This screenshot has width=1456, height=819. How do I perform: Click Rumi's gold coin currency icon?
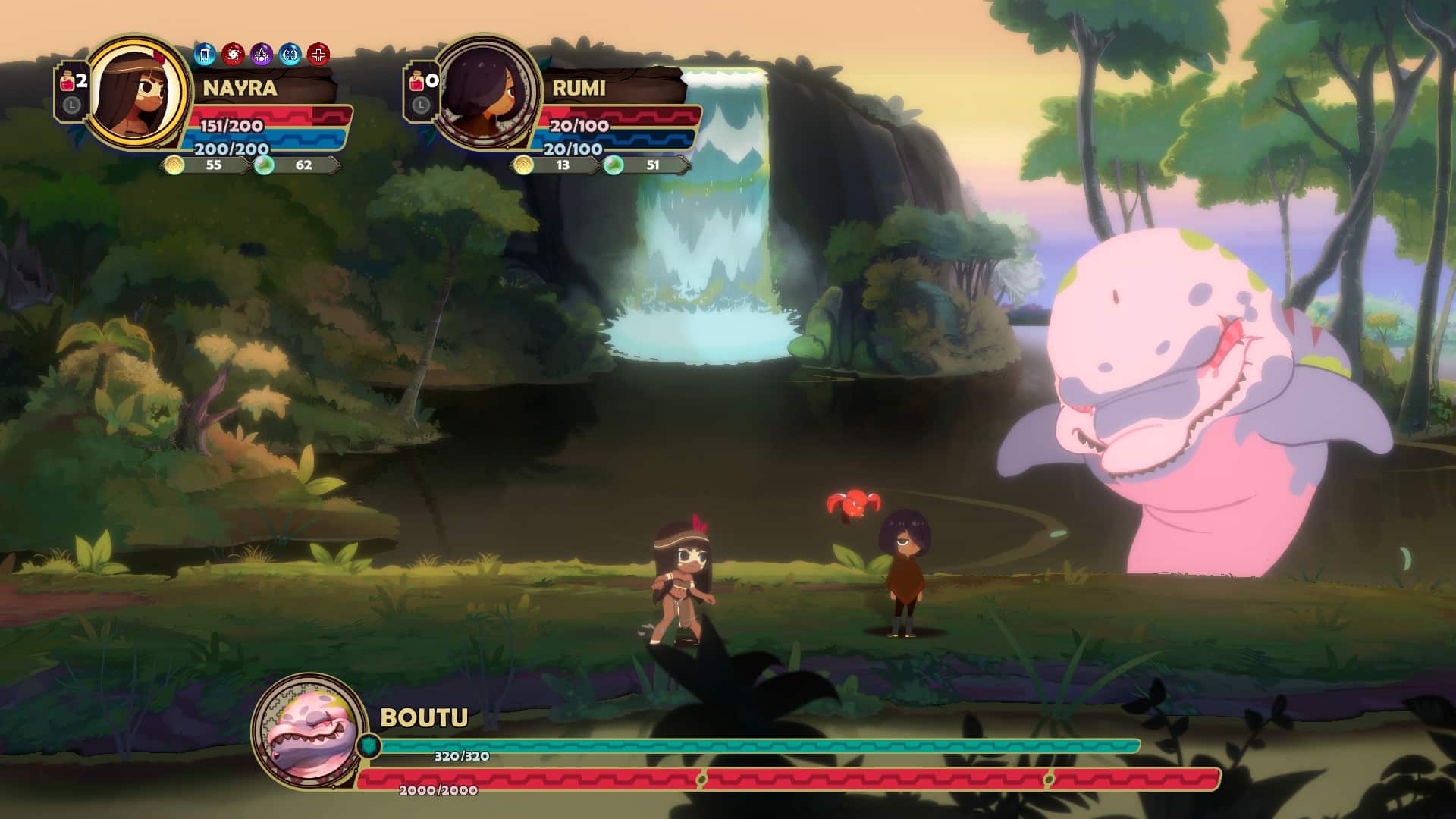tap(523, 165)
